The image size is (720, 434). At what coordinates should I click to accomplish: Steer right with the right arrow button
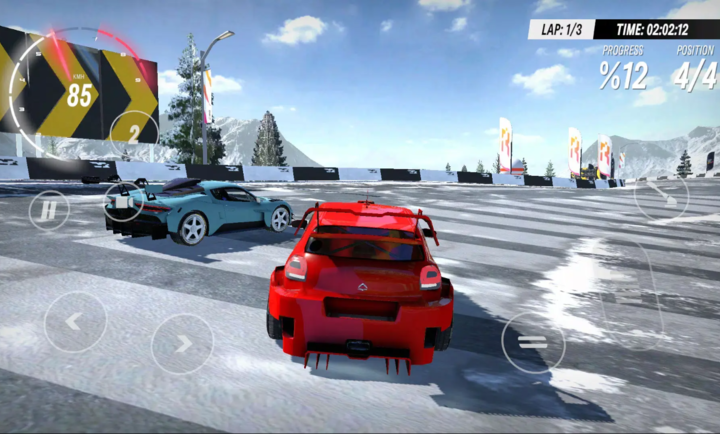[182, 344]
